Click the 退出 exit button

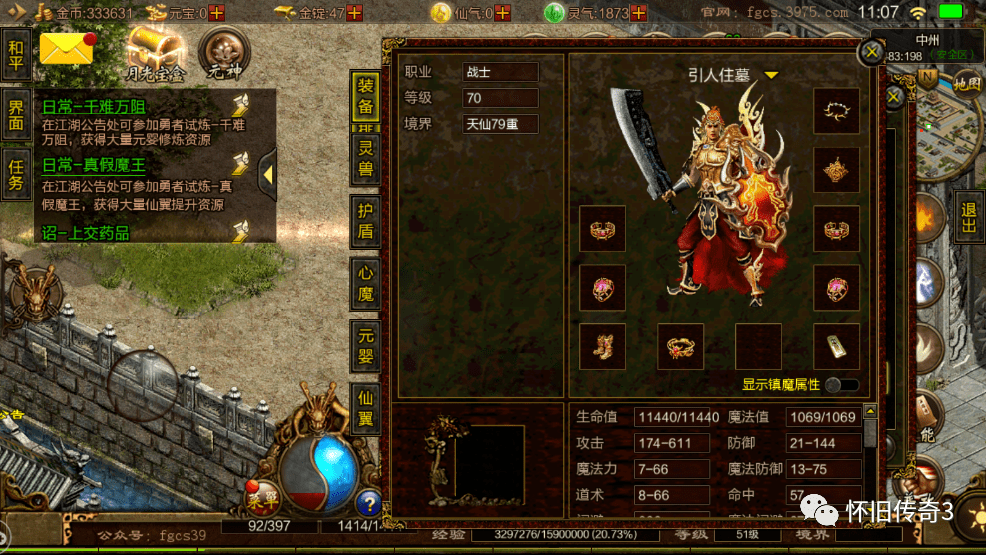pos(967,216)
